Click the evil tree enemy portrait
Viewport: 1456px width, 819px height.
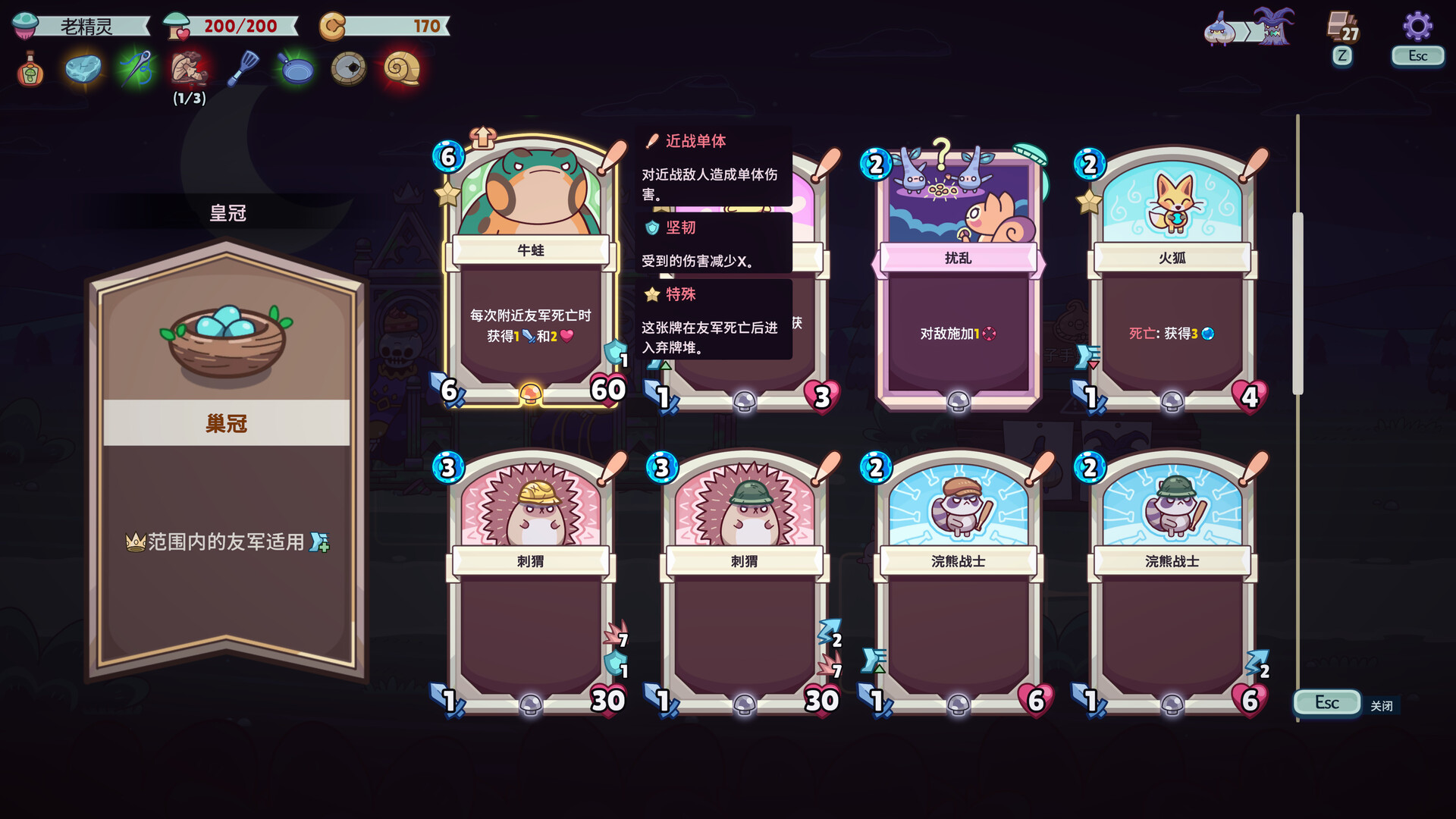click(1277, 29)
